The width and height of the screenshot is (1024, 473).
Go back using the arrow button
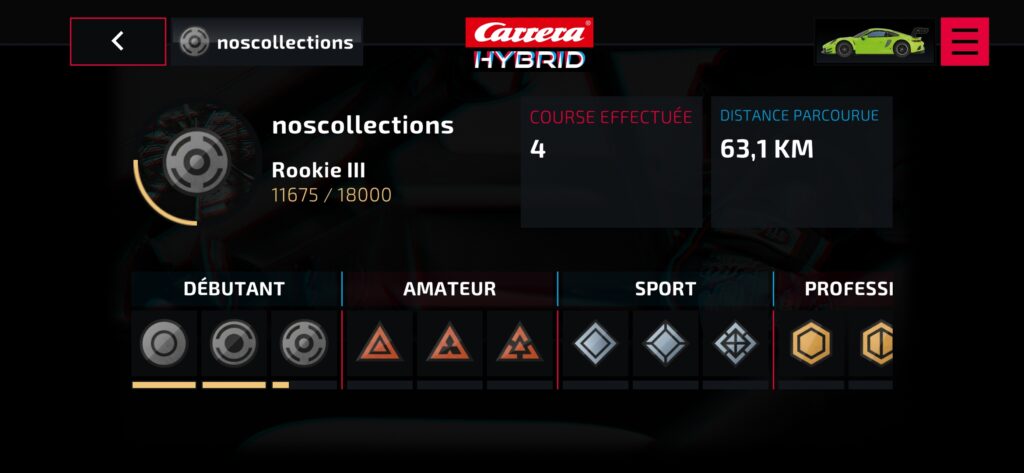pyautogui.click(x=118, y=41)
